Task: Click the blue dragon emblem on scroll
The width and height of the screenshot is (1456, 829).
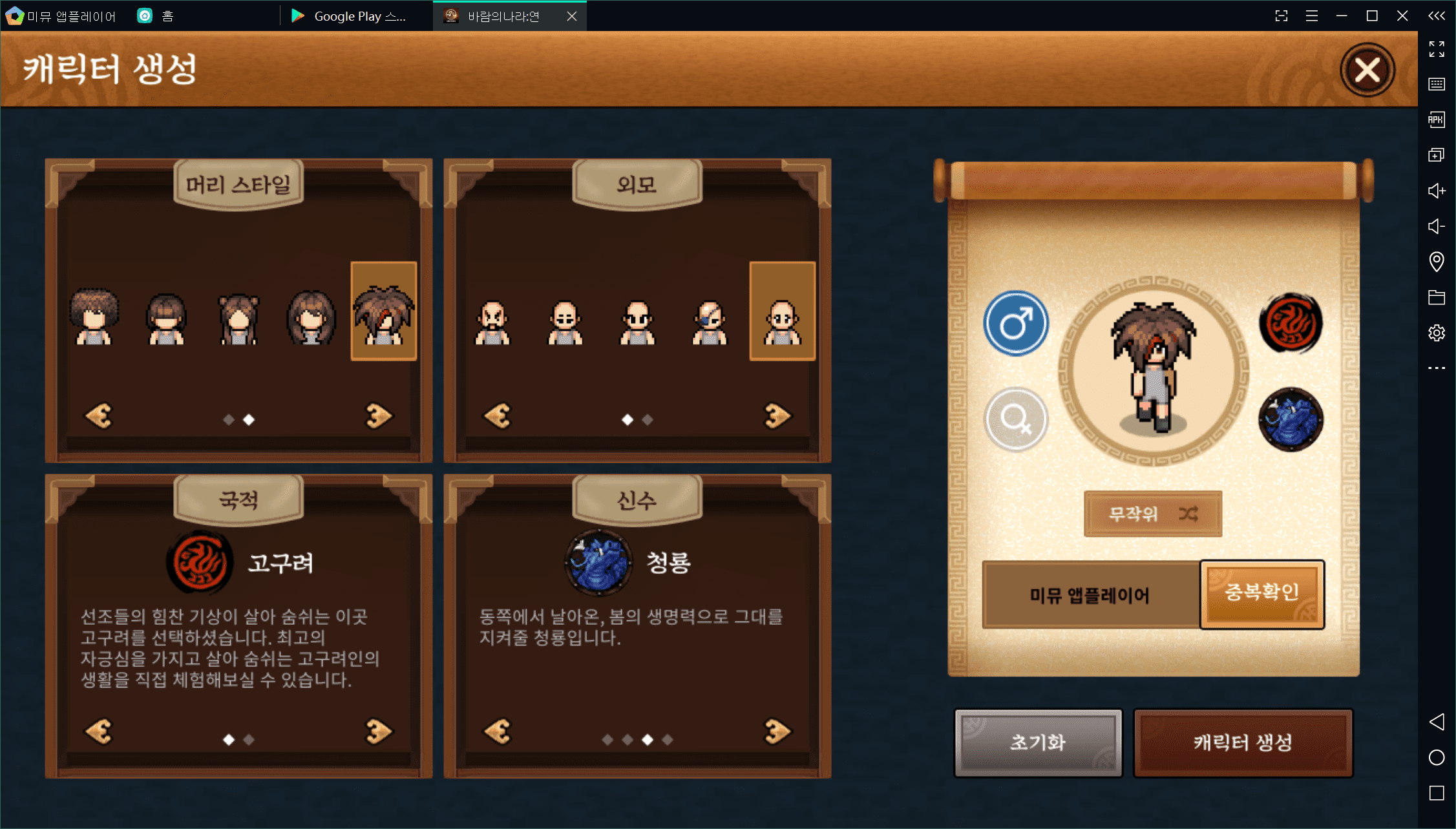Action: coord(1291,419)
